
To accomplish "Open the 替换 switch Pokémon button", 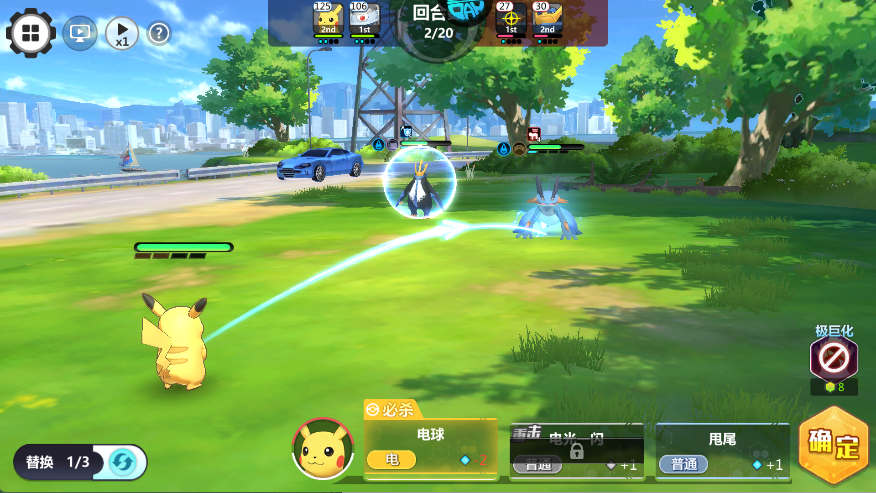I will 80,462.
